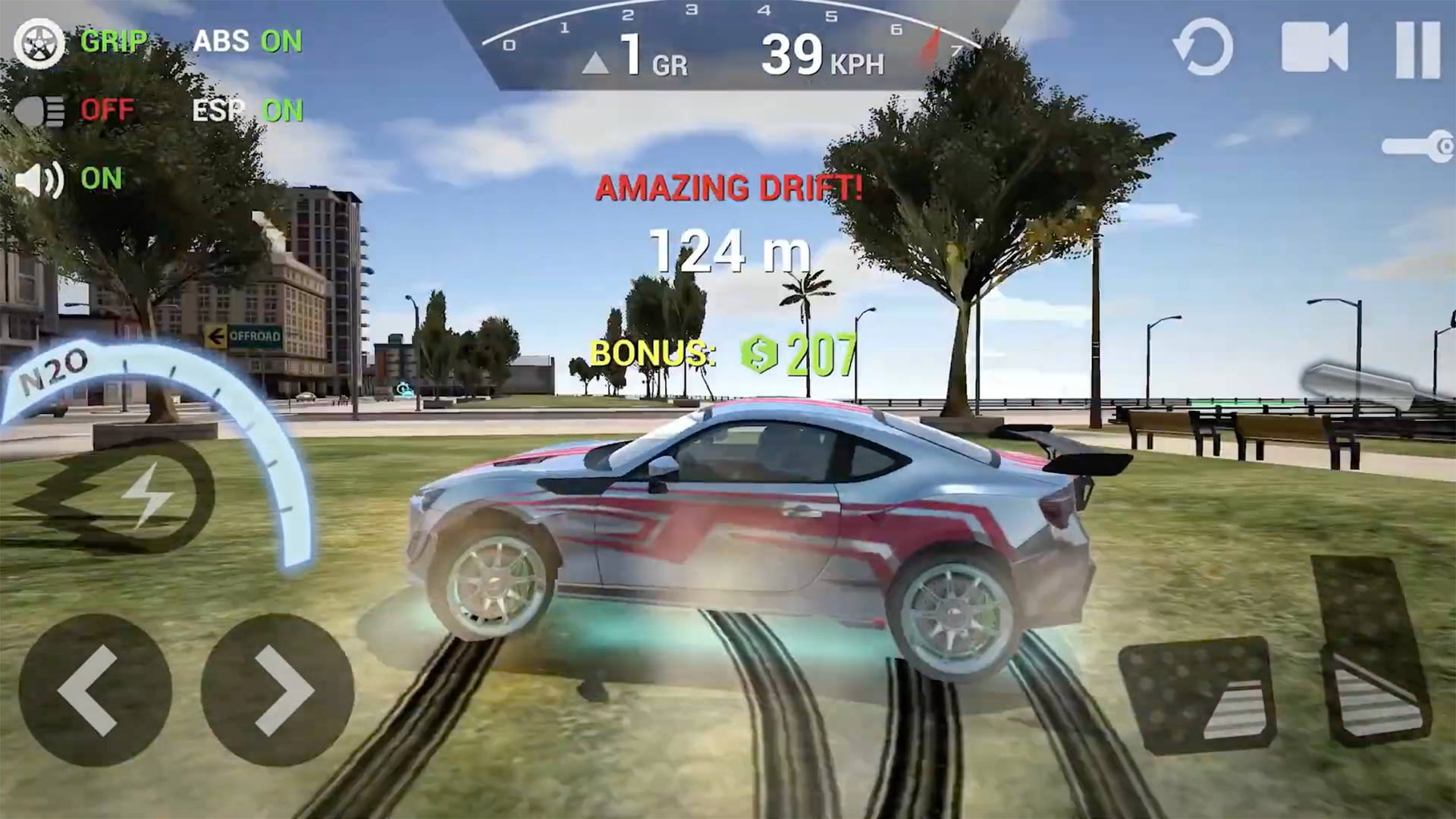Viewport: 1456px width, 819px height.
Task: Disable ESP stability control
Action: [x=248, y=111]
